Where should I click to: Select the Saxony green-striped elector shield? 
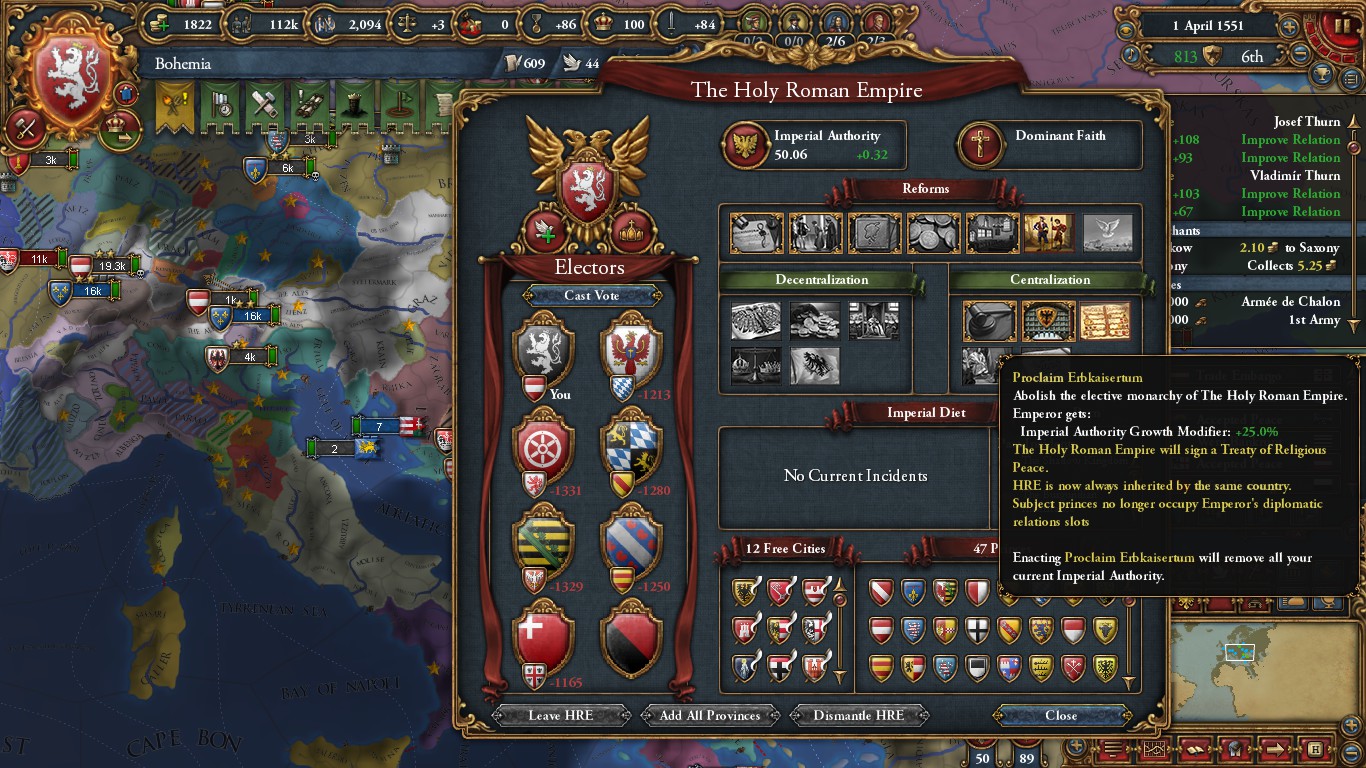543,542
